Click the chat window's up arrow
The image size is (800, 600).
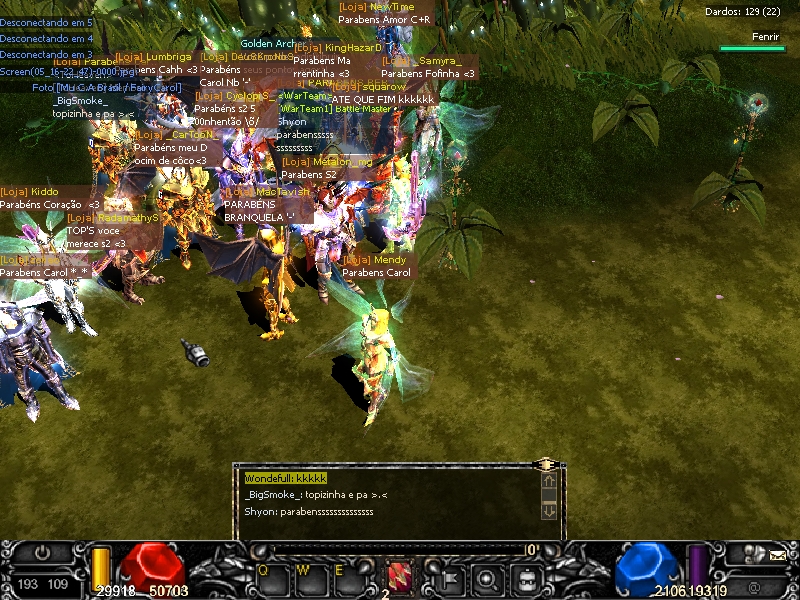[x=548, y=482]
